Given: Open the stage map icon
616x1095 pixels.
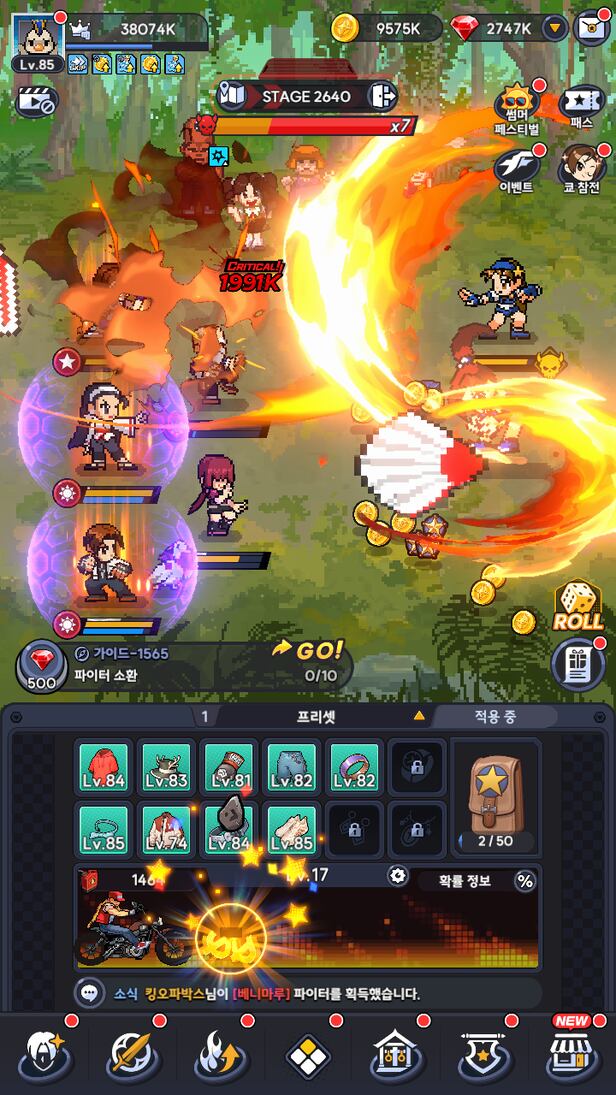Looking at the screenshot, I should (232, 96).
